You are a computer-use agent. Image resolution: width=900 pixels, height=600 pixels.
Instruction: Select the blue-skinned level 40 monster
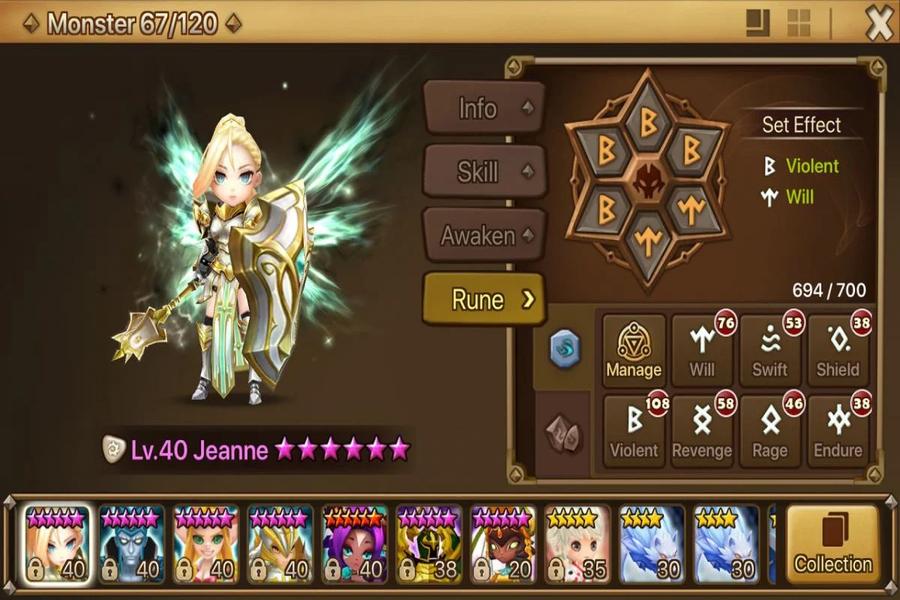[x=132, y=545]
